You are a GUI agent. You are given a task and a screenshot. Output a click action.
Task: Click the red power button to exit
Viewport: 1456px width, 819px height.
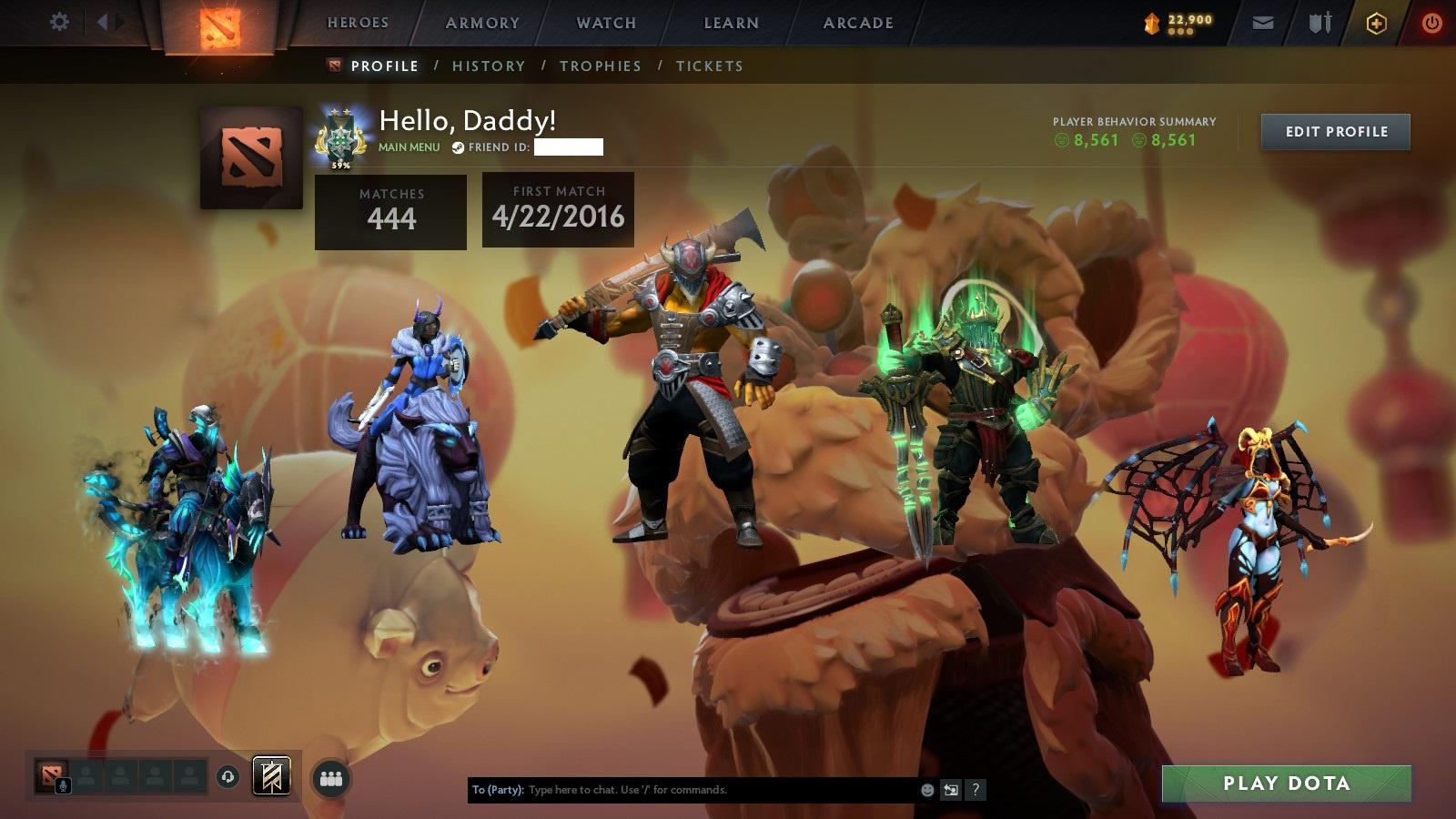click(1432, 23)
